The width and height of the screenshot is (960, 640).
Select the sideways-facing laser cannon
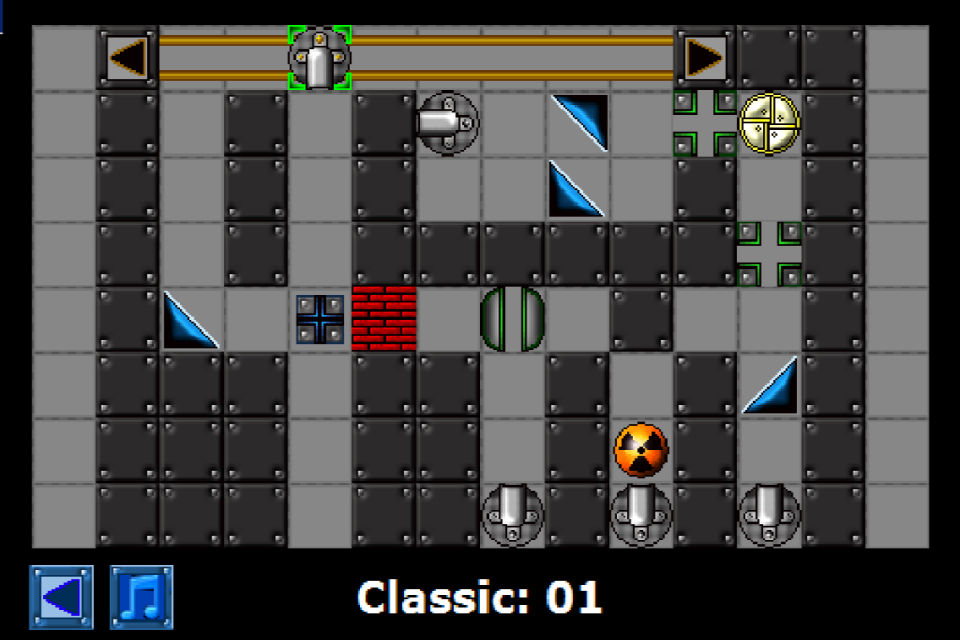click(447, 123)
